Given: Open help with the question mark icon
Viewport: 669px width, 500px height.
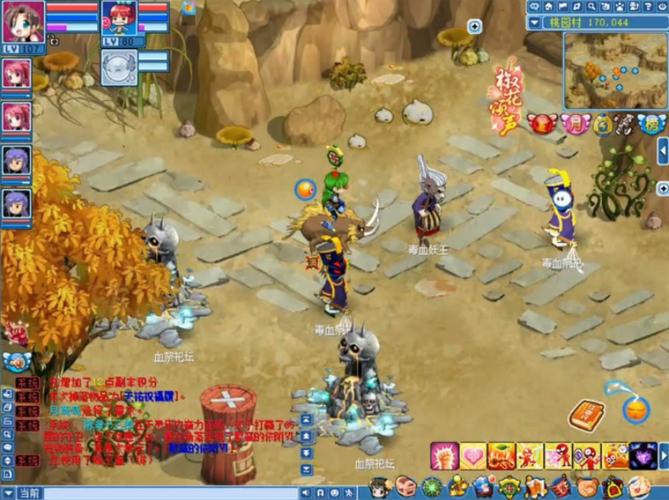Looking at the screenshot, I should click(647, 7).
